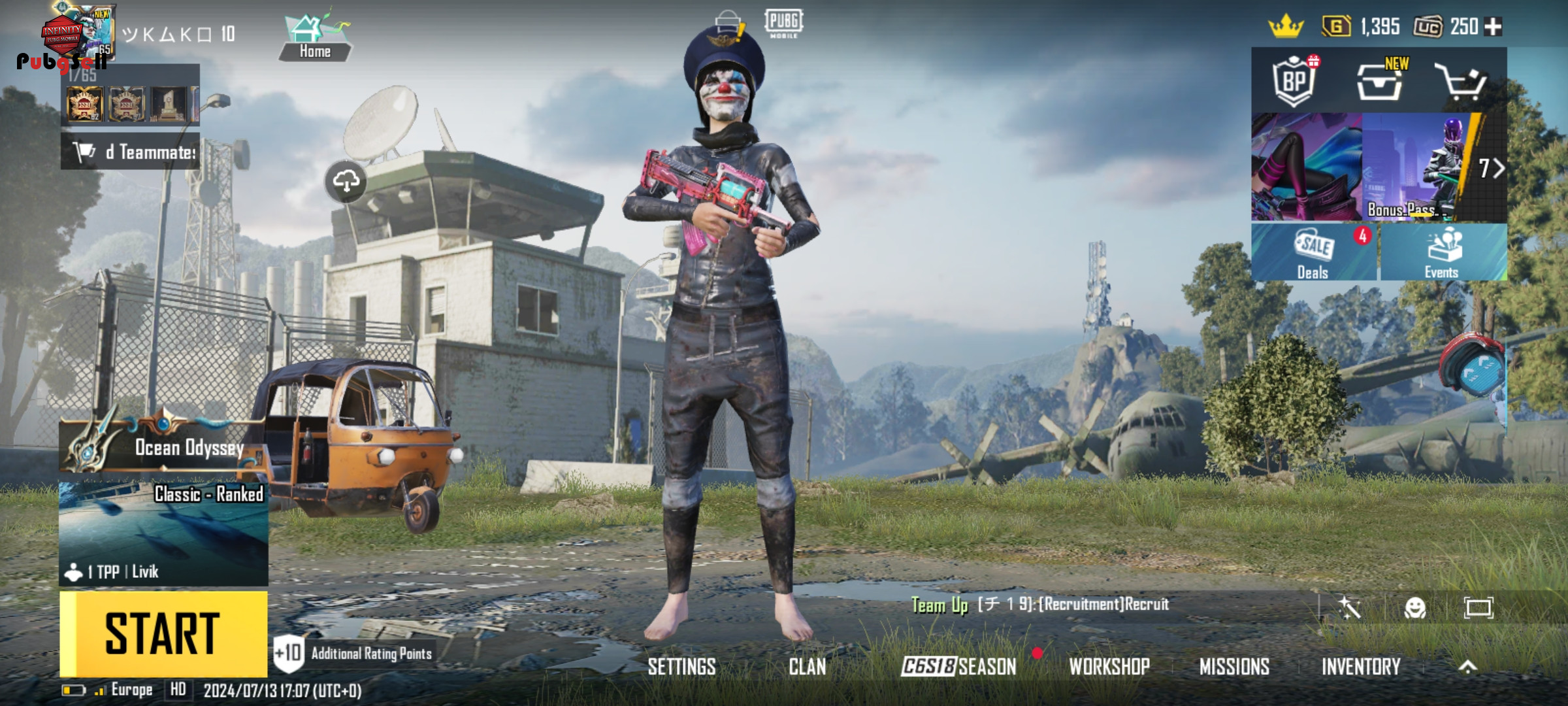This screenshot has height=706, width=1568.
Task: Change the Classic Ranked Livik mode
Action: pos(163,533)
